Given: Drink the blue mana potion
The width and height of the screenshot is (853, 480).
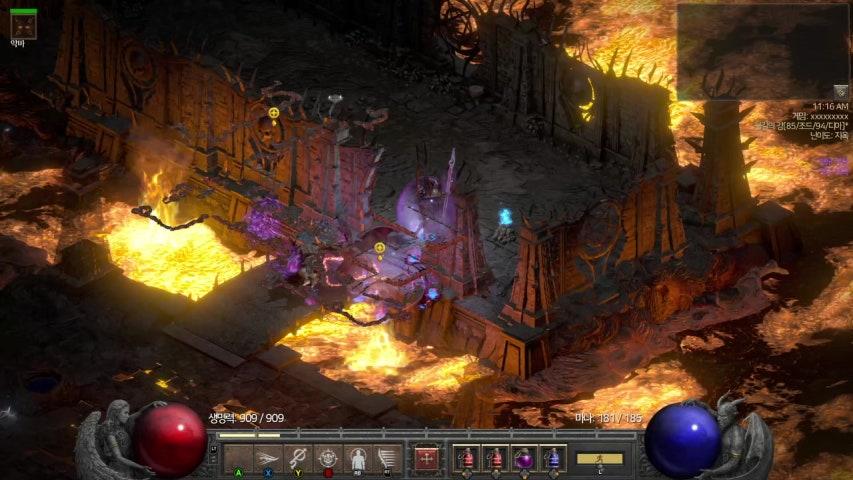Looking at the screenshot, I should 553,458.
